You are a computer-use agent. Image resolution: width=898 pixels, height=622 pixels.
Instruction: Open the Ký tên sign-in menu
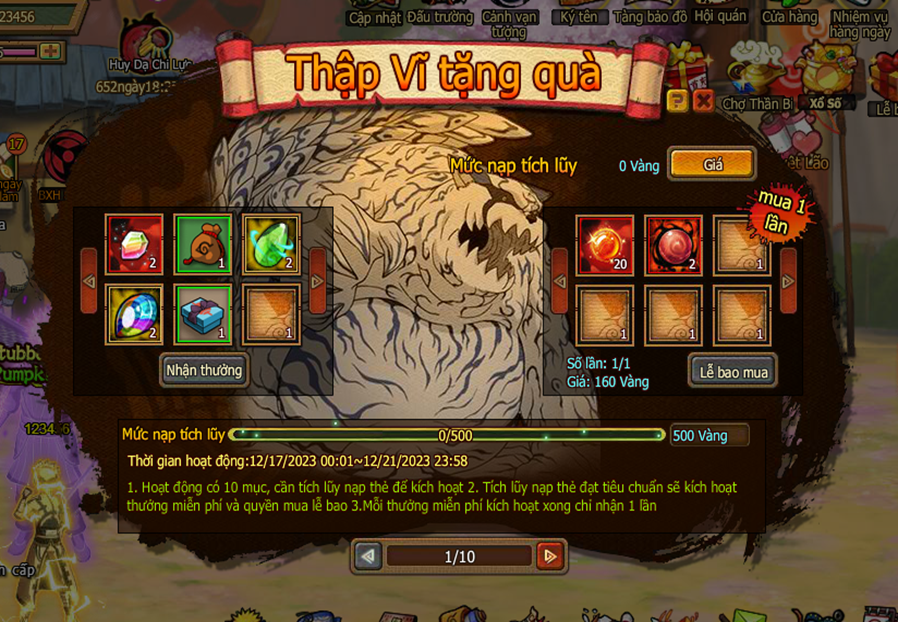(579, 17)
